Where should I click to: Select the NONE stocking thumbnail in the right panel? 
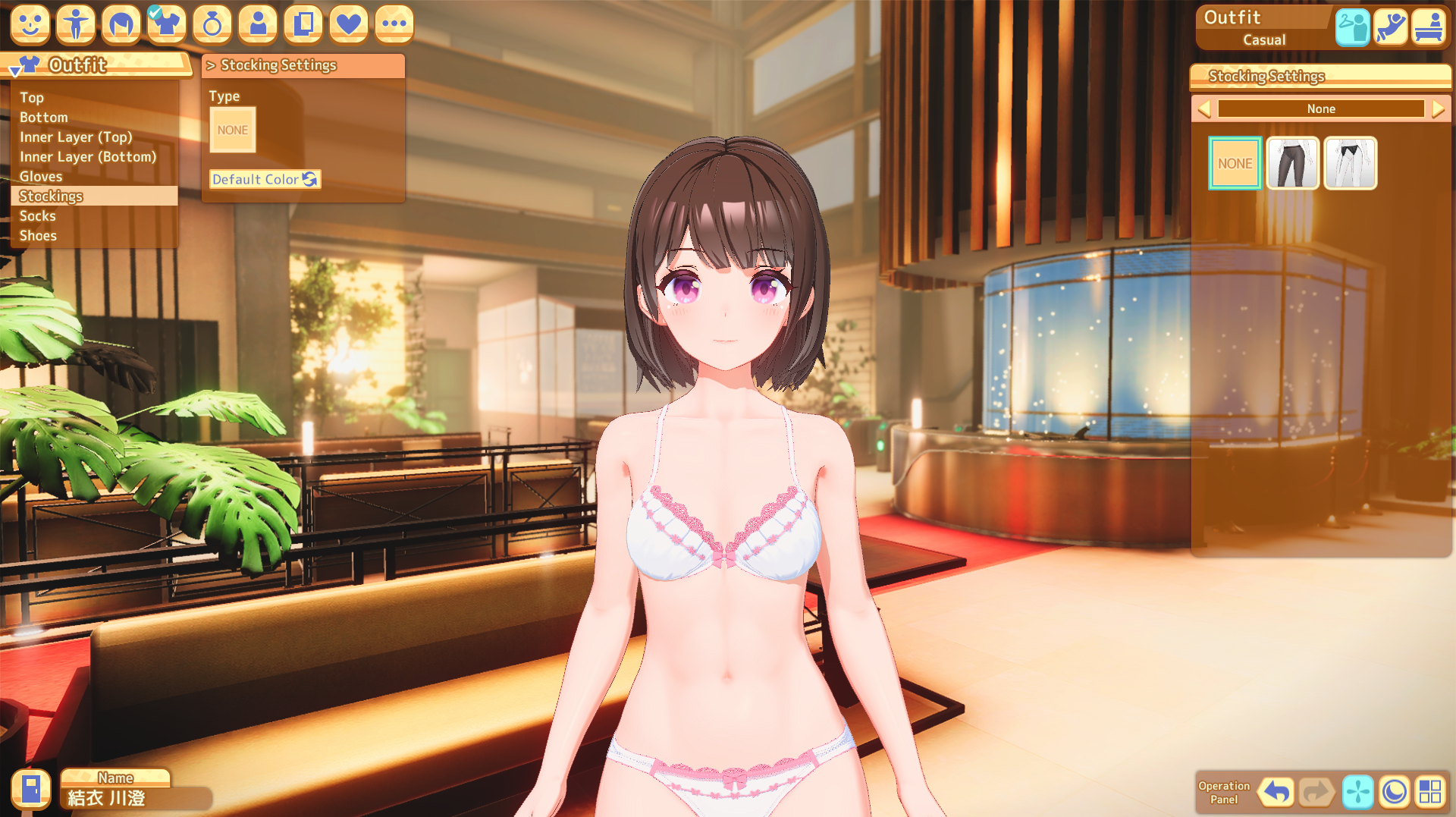pyautogui.click(x=1235, y=163)
